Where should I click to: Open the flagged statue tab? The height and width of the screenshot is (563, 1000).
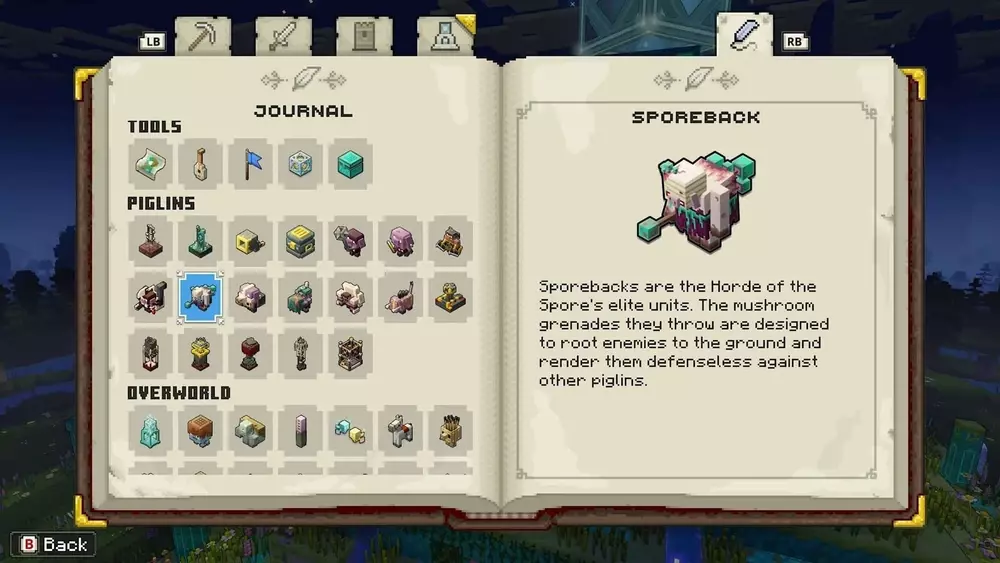click(444, 37)
